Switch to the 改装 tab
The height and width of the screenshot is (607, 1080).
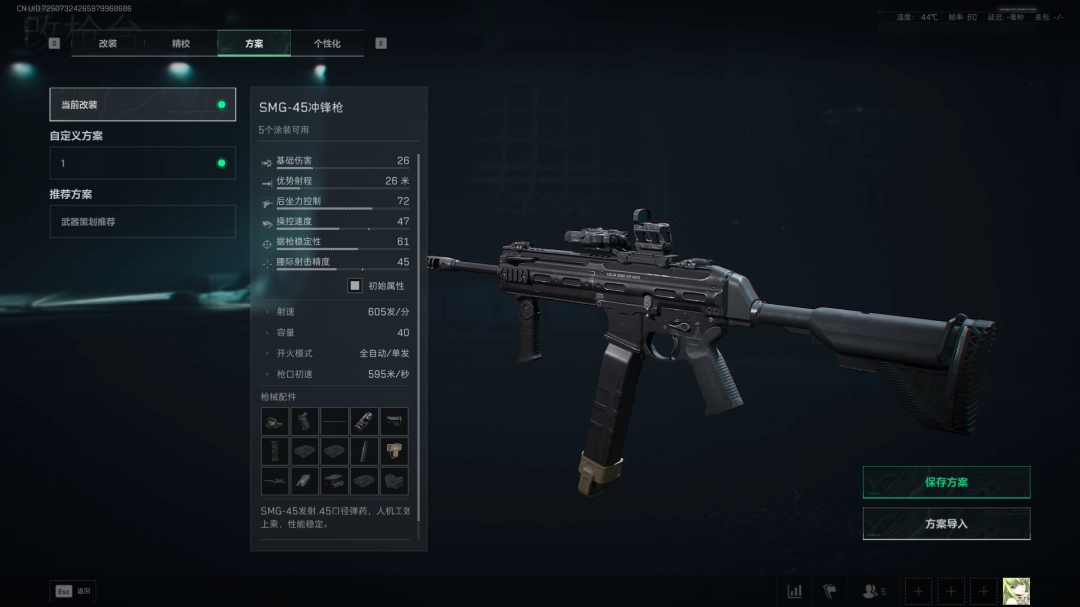coord(108,43)
